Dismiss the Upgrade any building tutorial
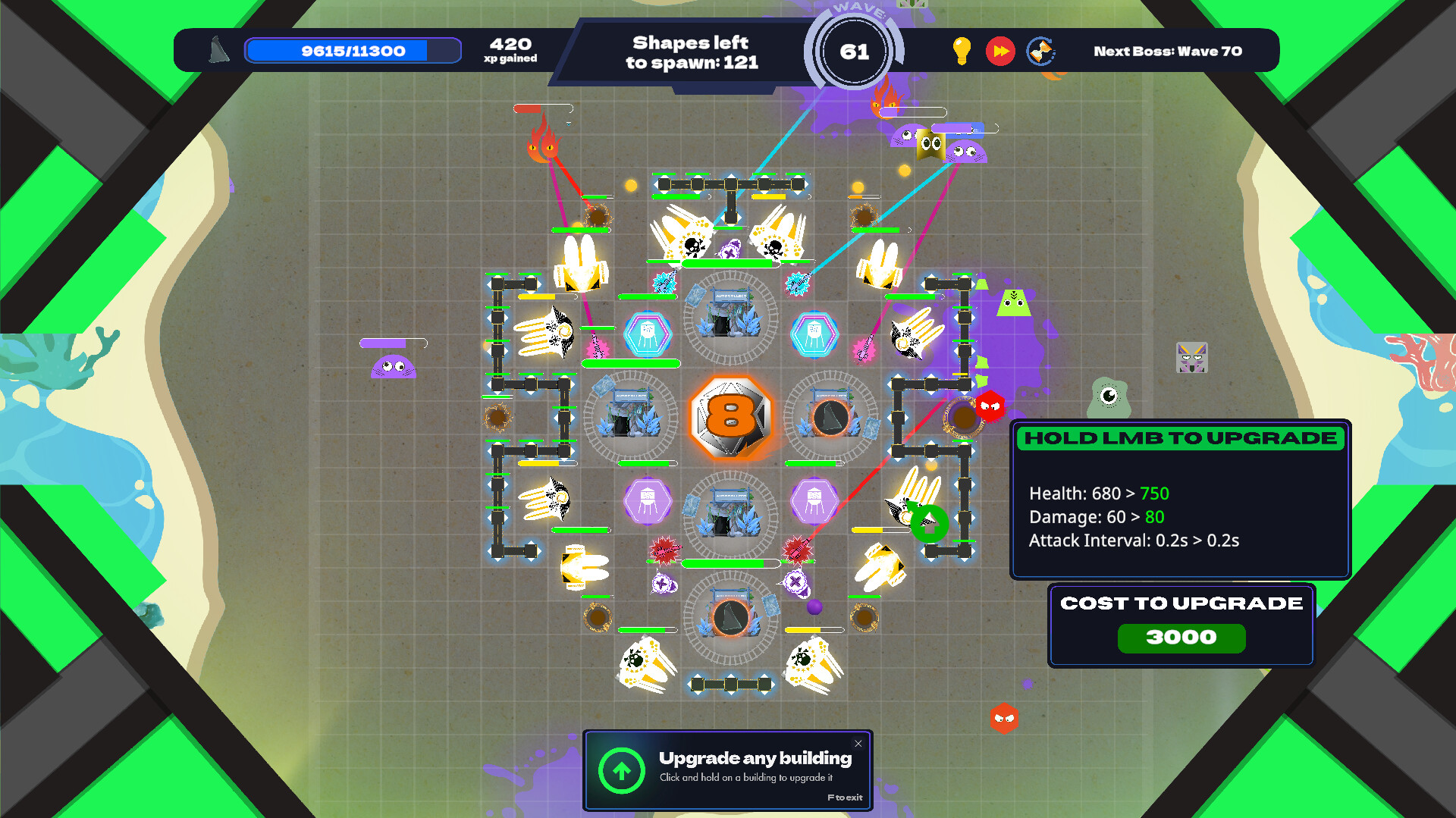The width and height of the screenshot is (1456, 818). [858, 744]
